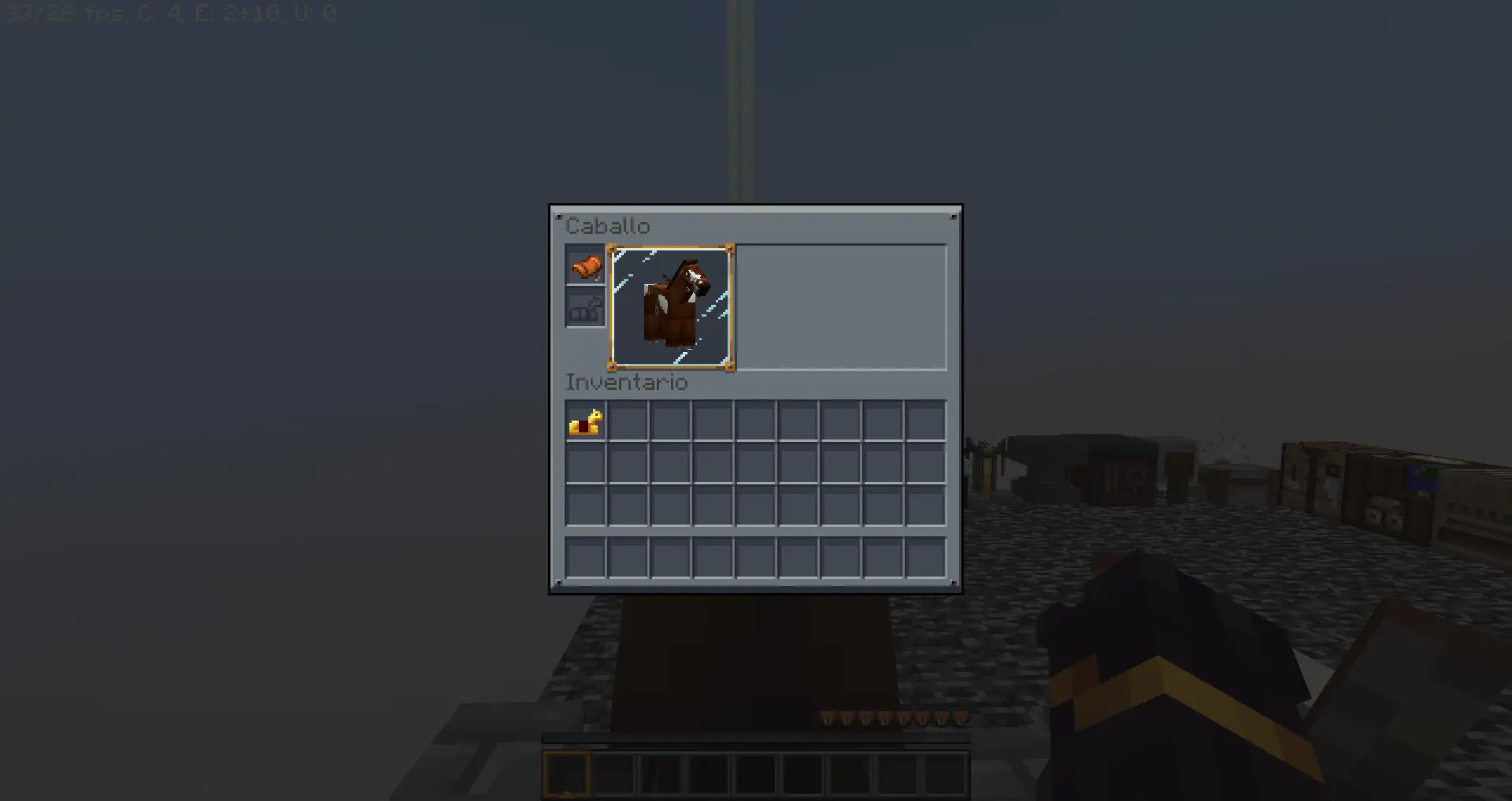This screenshot has width=1512, height=801.
Task: Click the horse model preview
Action: 671,307
